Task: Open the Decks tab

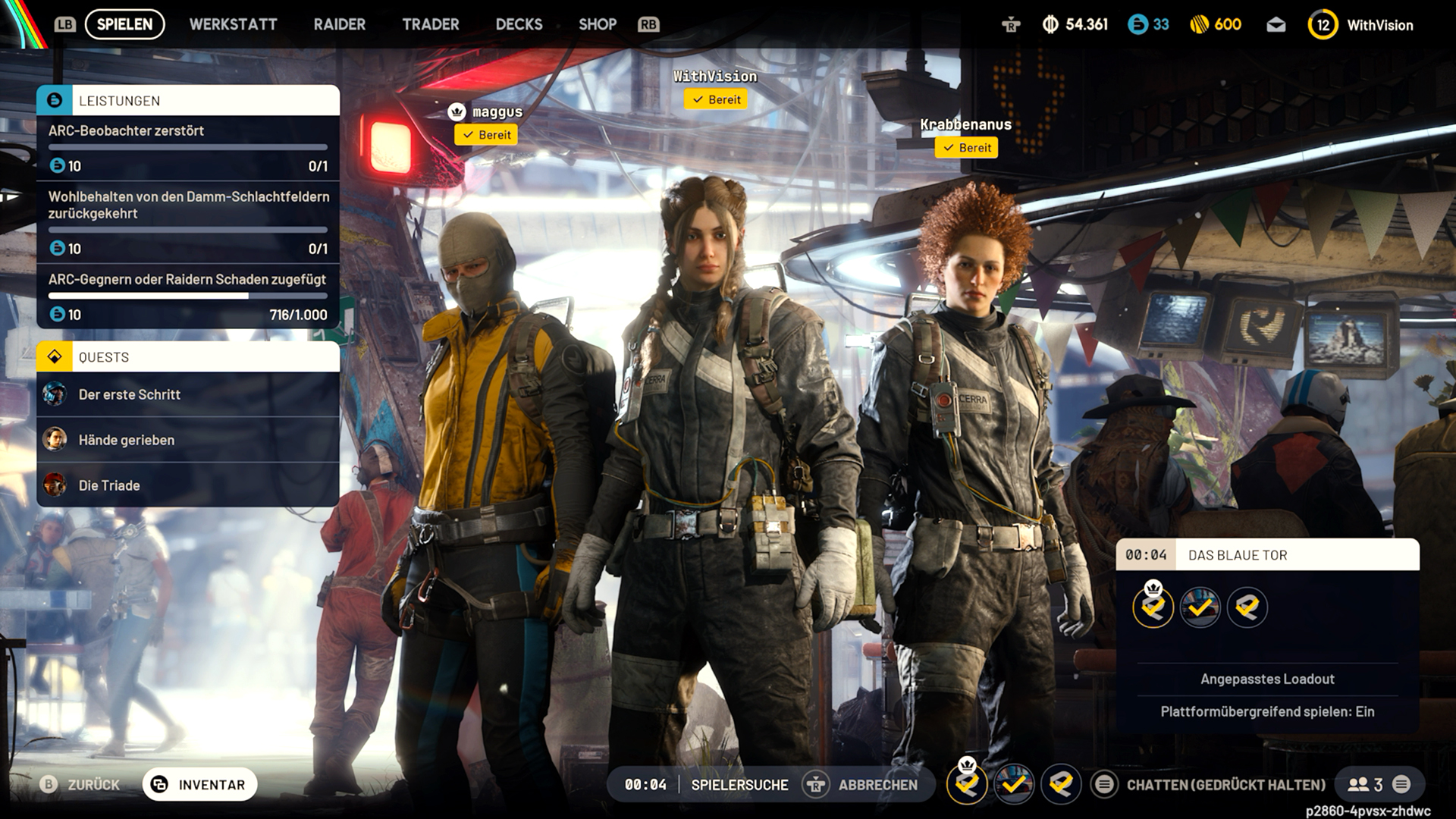Action: 519,24
